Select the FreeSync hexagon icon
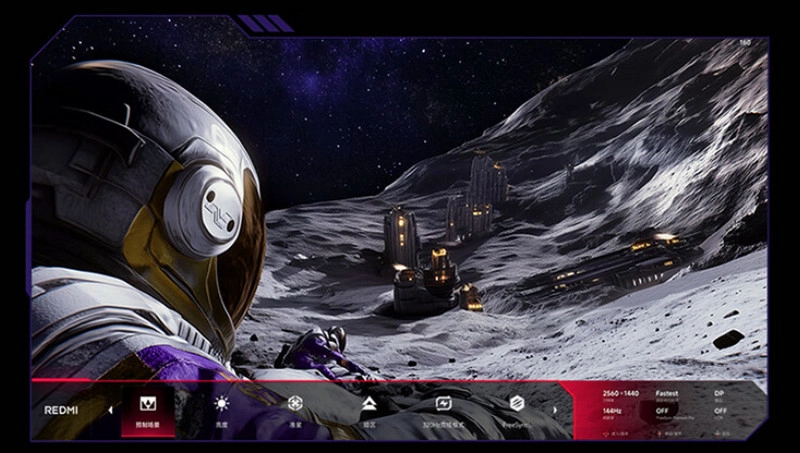Image resolution: width=800 pixels, height=453 pixels. tap(517, 404)
